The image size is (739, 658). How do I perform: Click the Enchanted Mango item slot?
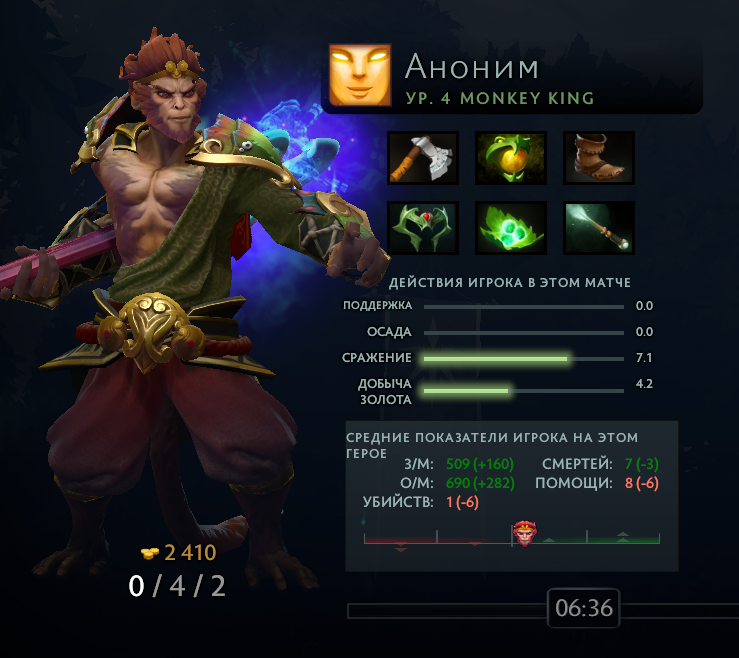(x=511, y=158)
